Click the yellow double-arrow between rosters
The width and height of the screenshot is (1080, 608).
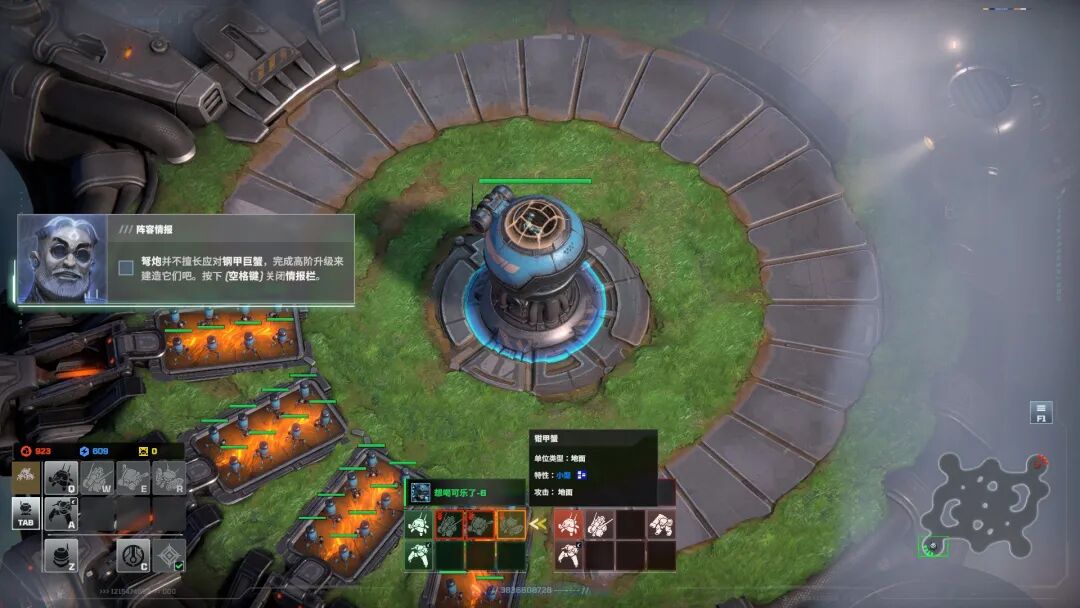pos(539,523)
